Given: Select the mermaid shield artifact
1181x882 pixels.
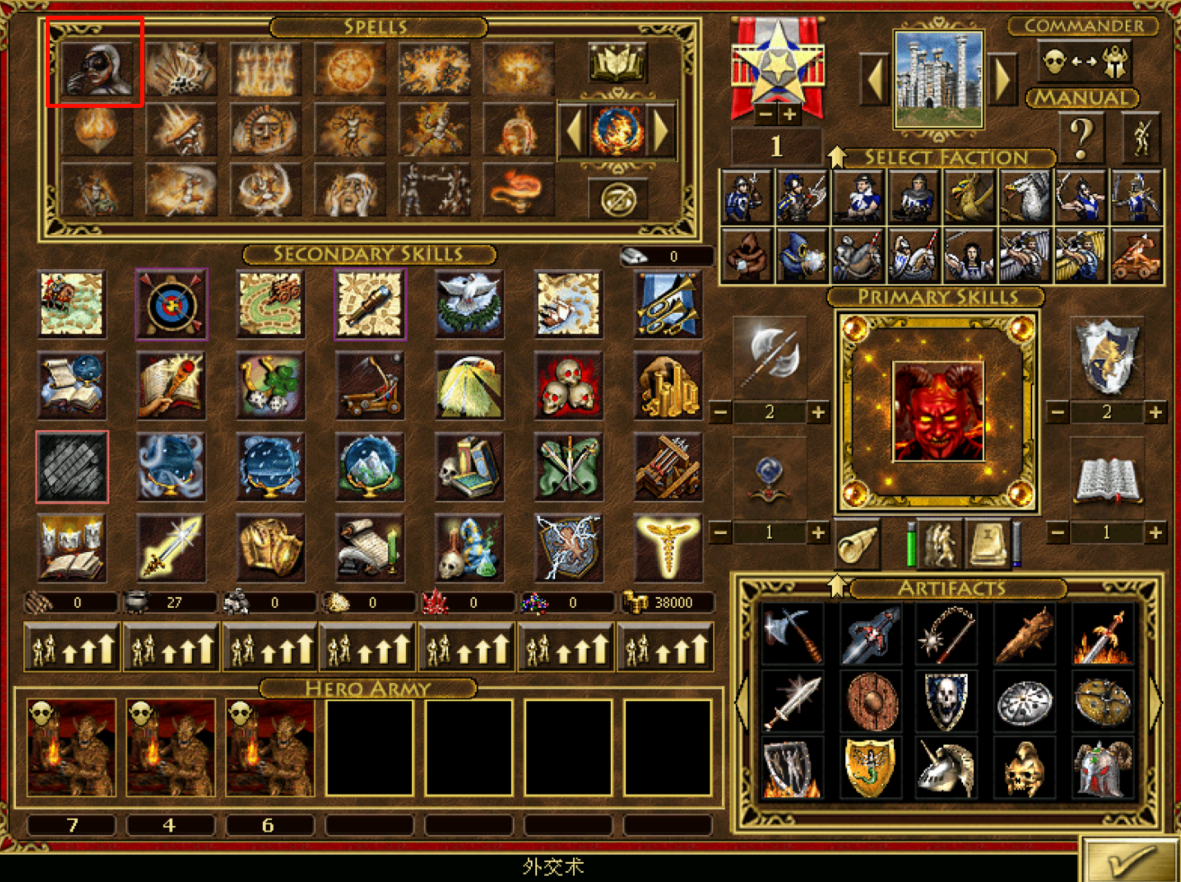Looking at the screenshot, I should (x=867, y=768).
